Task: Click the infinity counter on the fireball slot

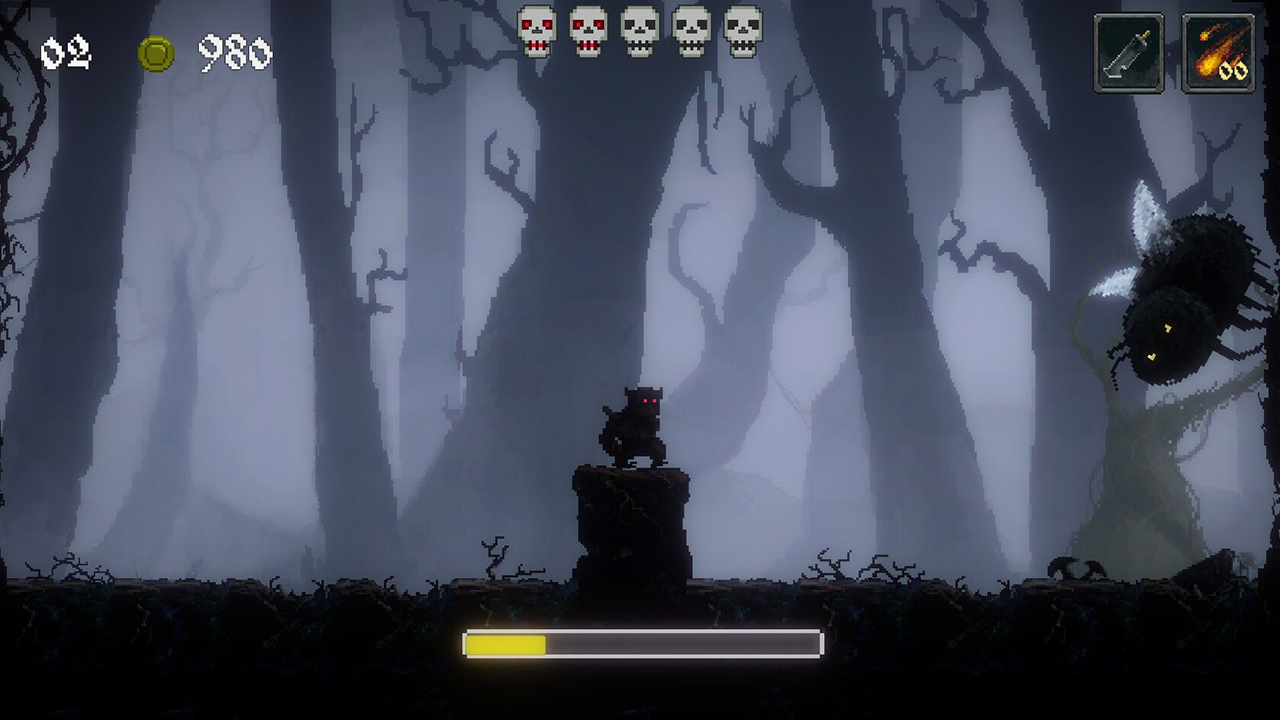Action: click(1231, 69)
